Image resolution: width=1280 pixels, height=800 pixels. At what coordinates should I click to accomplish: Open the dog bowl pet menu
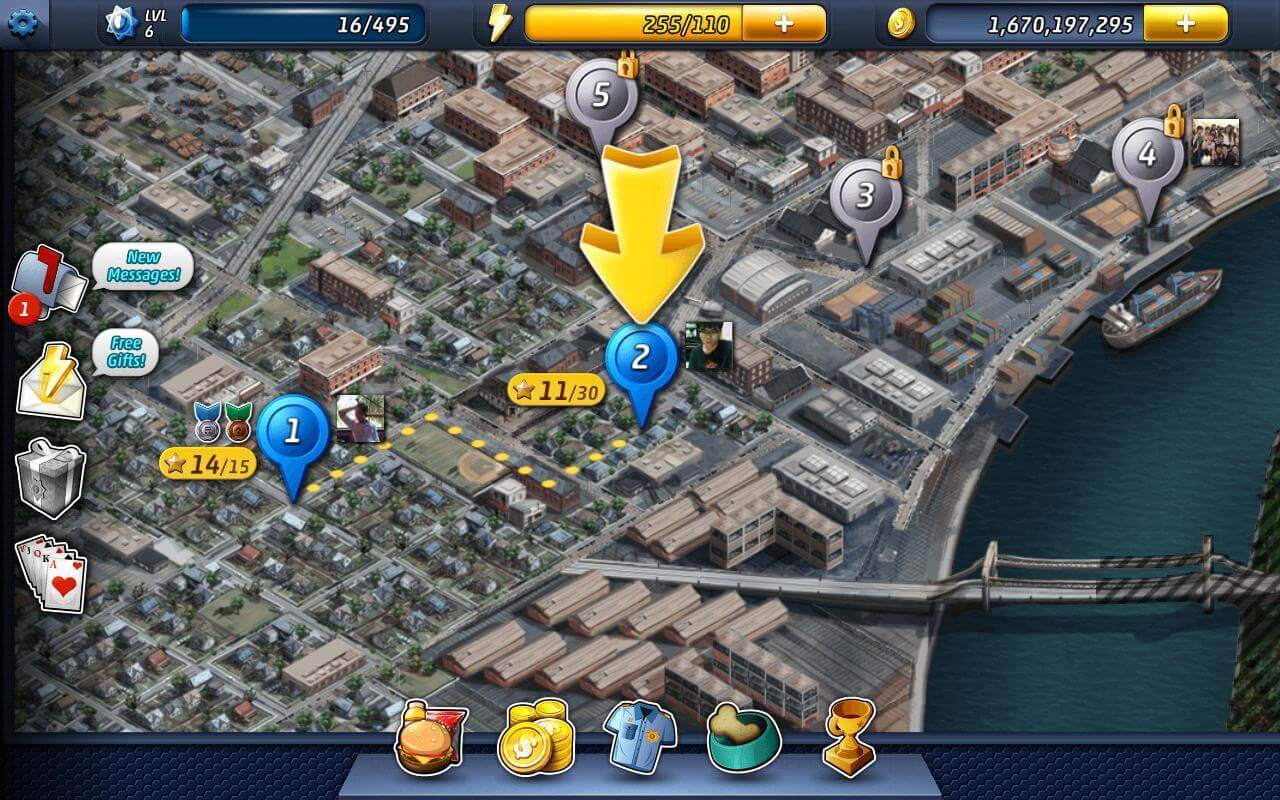point(744,738)
